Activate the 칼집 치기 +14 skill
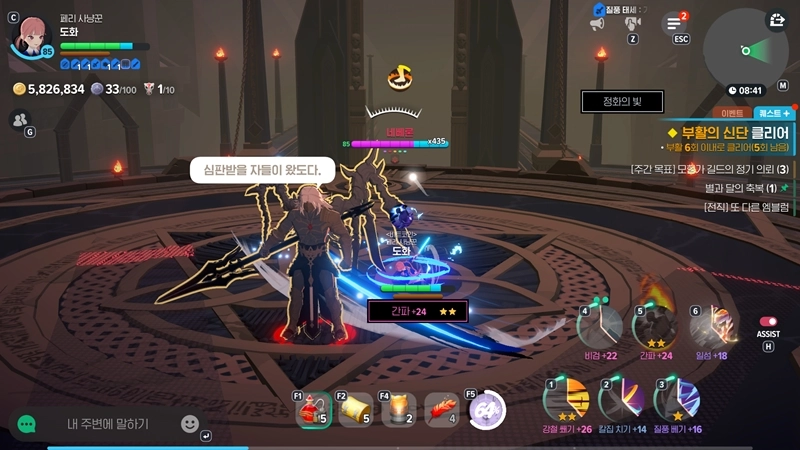Image resolution: width=800 pixels, height=450 pixels. point(621,400)
